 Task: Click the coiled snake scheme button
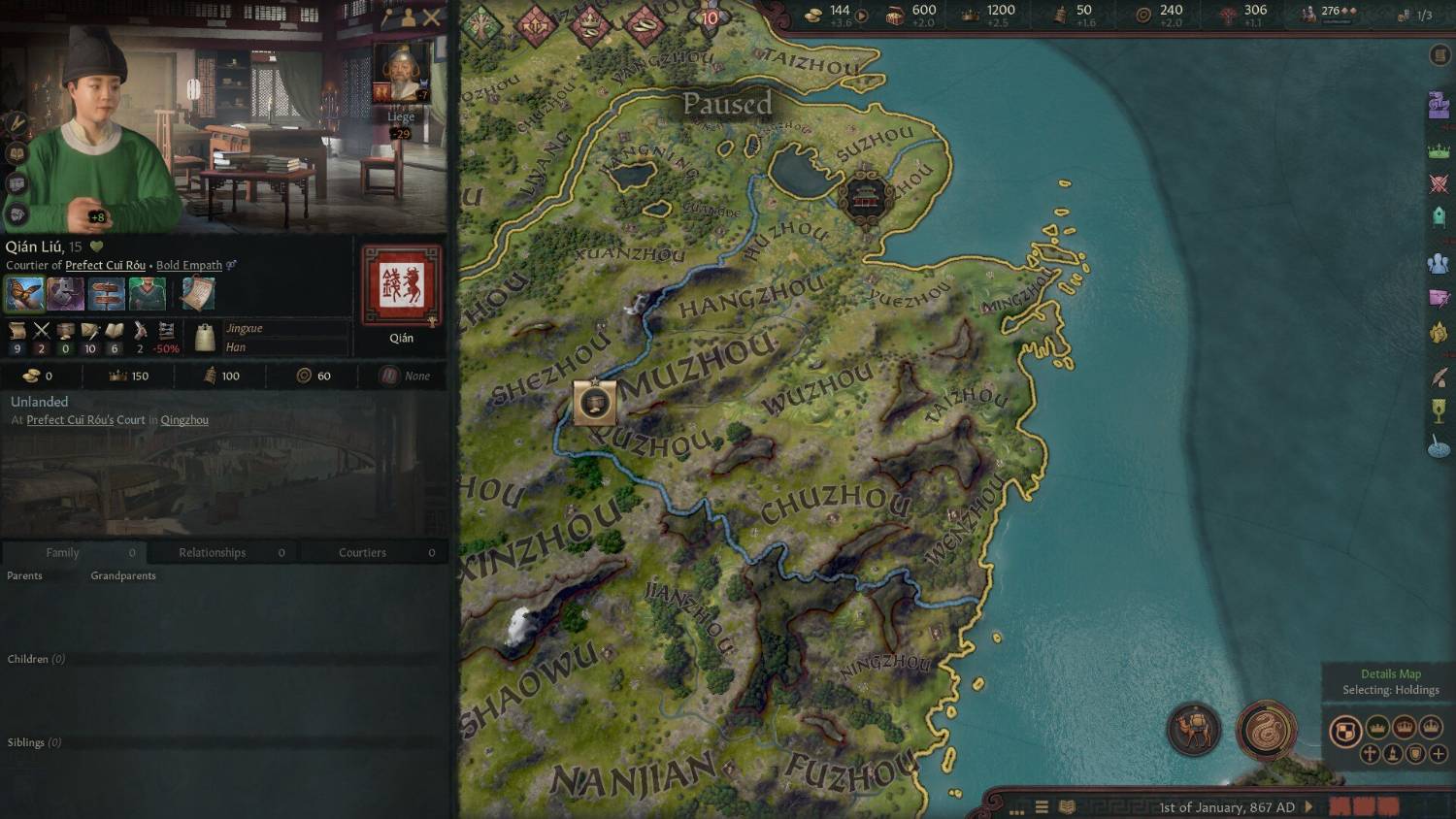pos(1267,730)
